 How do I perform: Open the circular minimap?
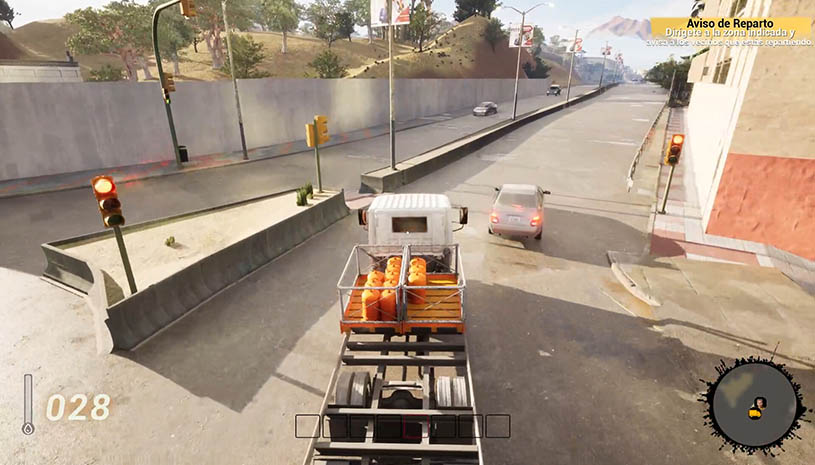pos(755,405)
